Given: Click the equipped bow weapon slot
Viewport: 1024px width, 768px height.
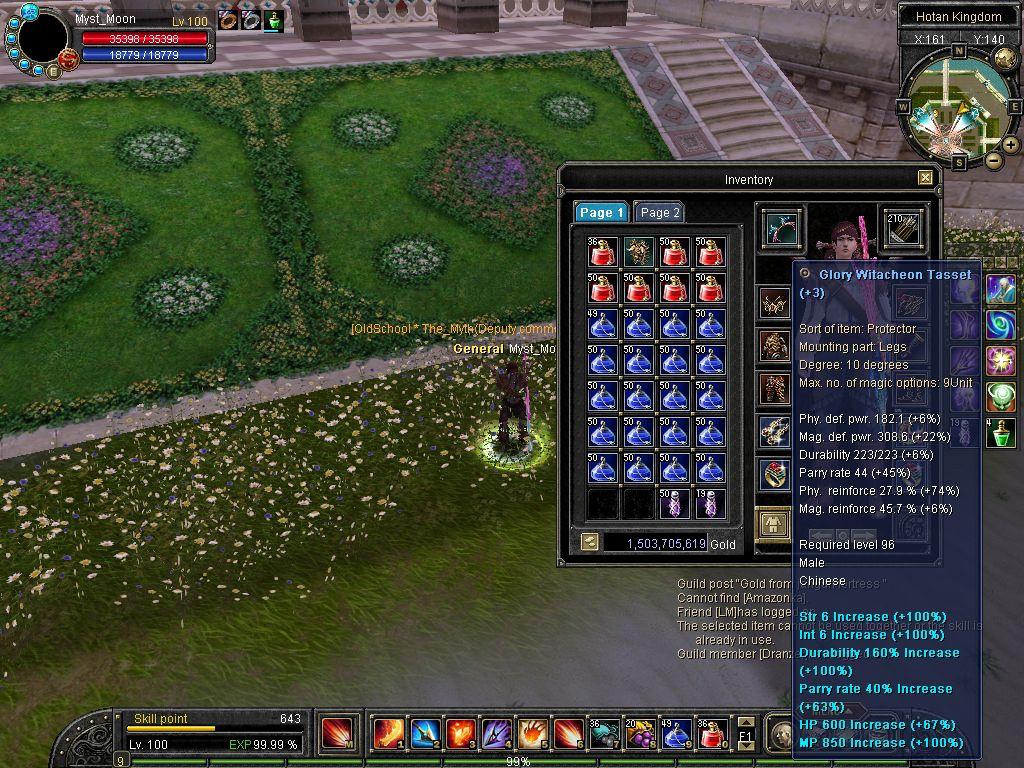Looking at the screenshot, I should click(x=780, y=228).
